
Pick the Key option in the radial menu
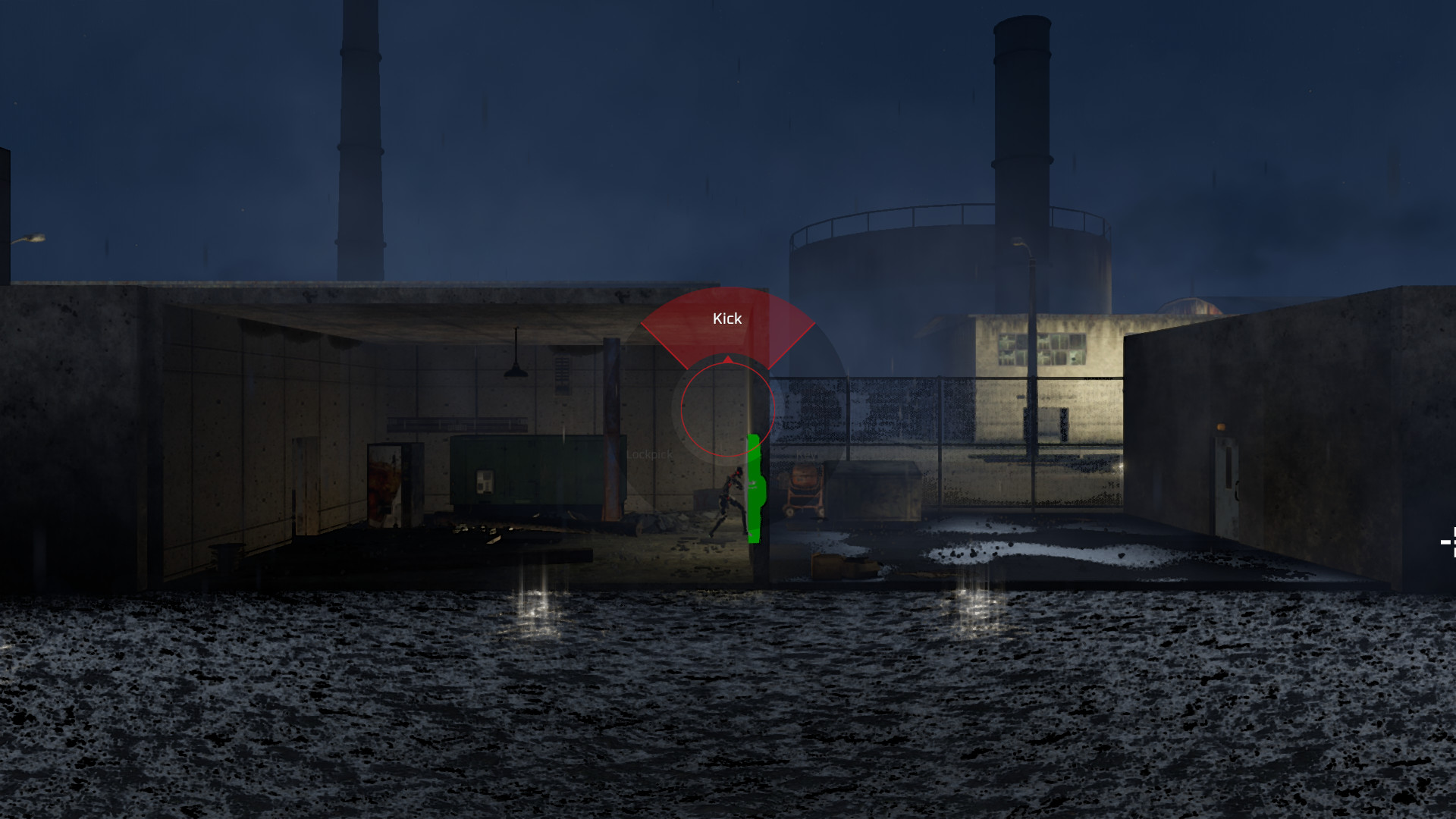pyautogui.click(x=805, y=455)
